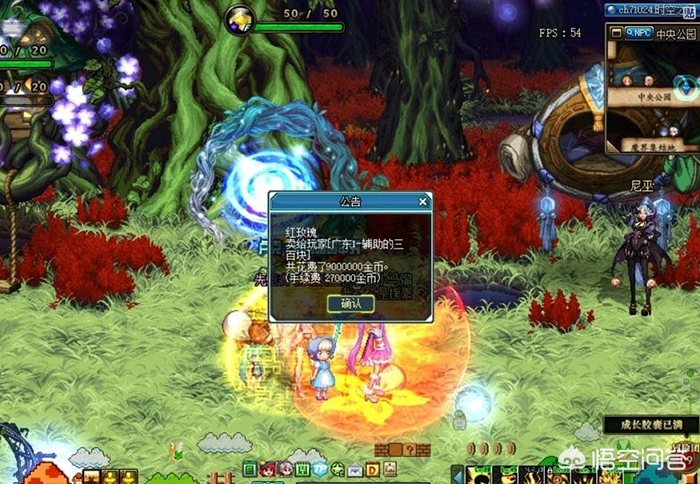Click the red-haired character portrait icon
The image size is (700, 484).
[268, 468]
